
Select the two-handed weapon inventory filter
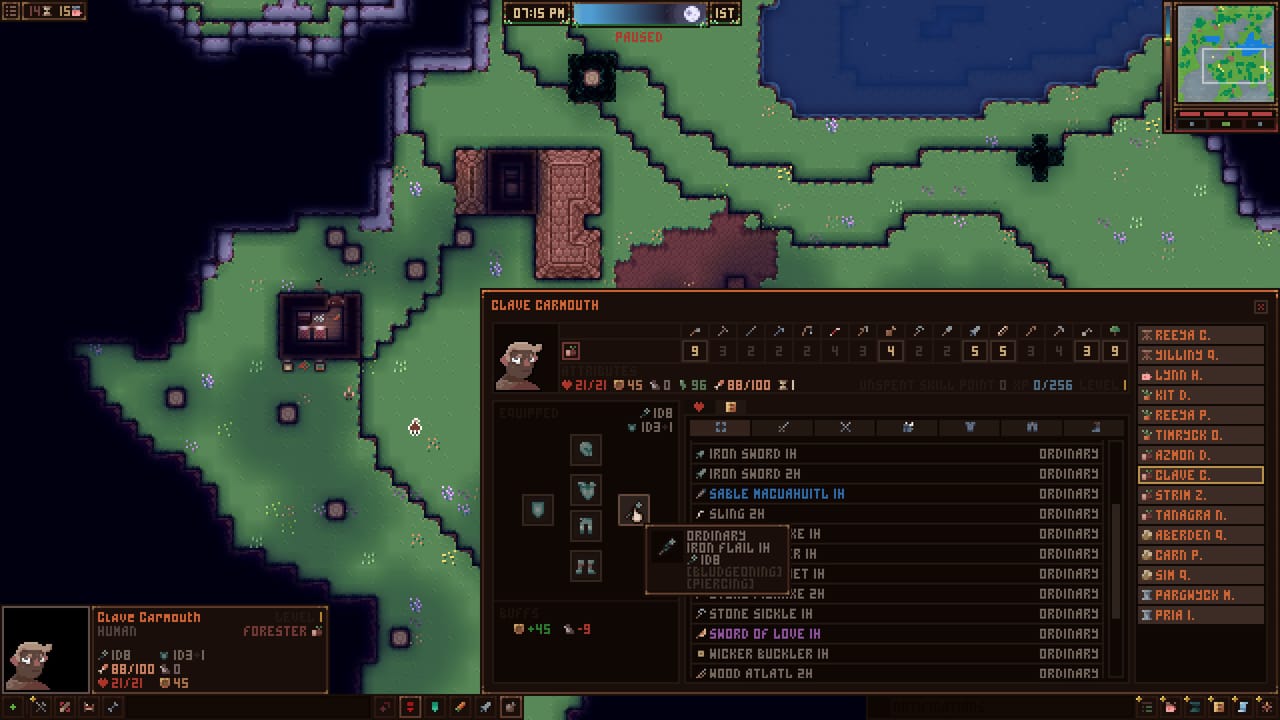coord(845,427)
